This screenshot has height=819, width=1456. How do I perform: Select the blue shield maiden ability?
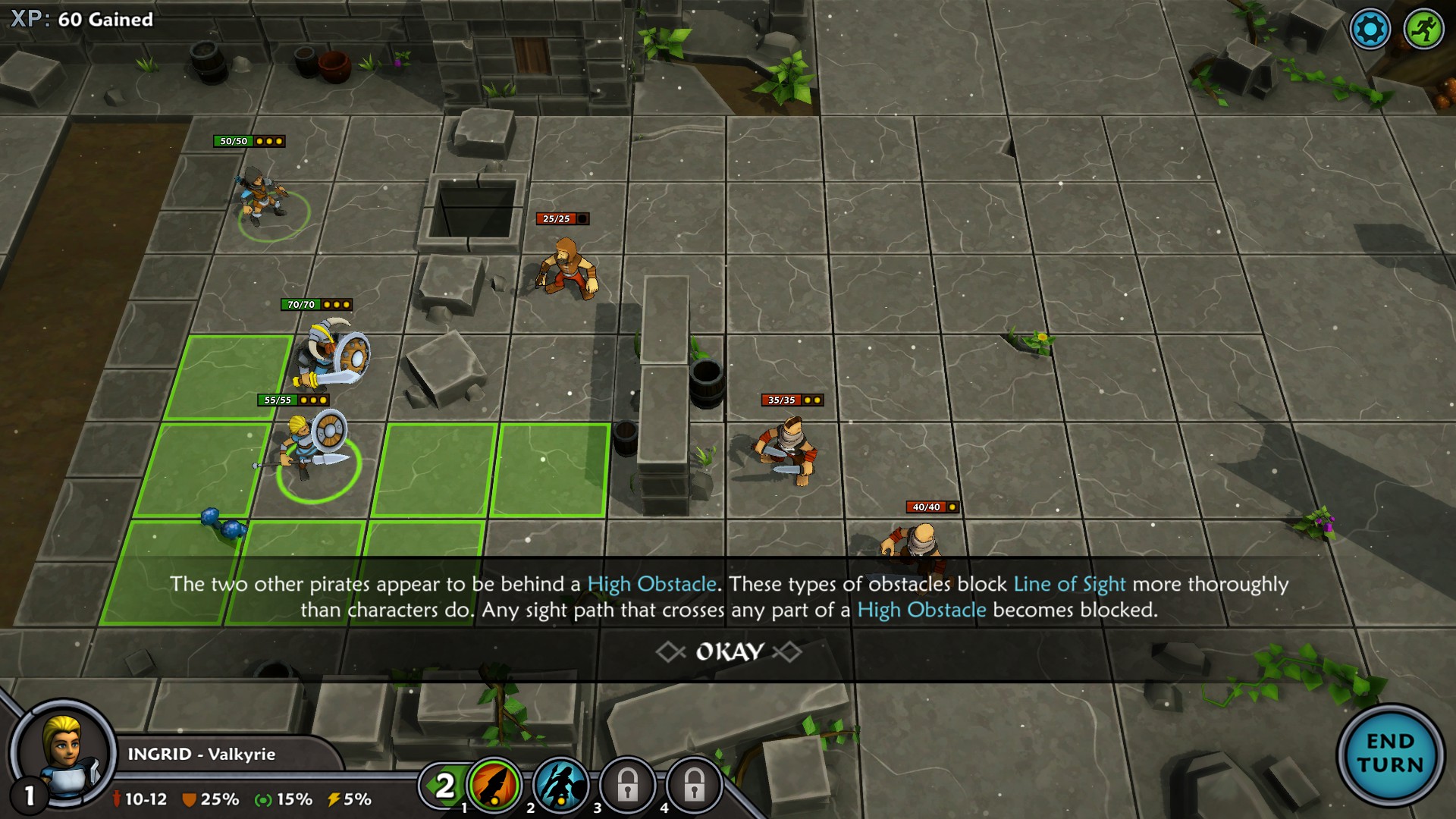pos(561,785)
